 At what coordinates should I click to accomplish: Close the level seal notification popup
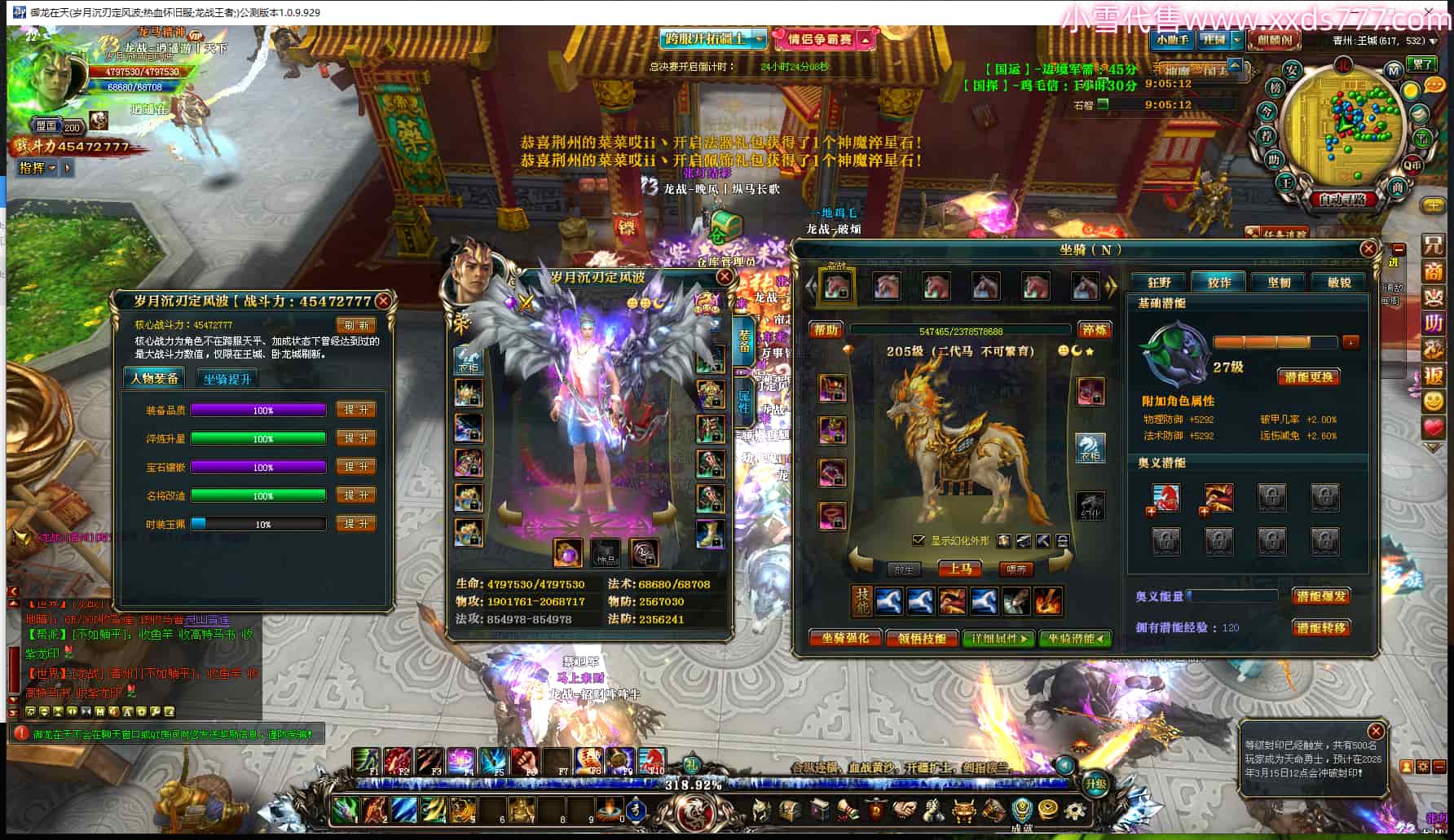coord(1375,731)
